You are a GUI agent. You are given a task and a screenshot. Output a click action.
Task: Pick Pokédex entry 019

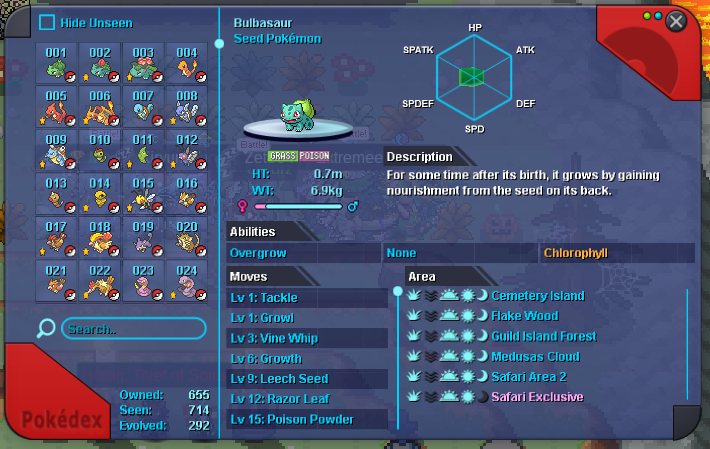(143, 236)
